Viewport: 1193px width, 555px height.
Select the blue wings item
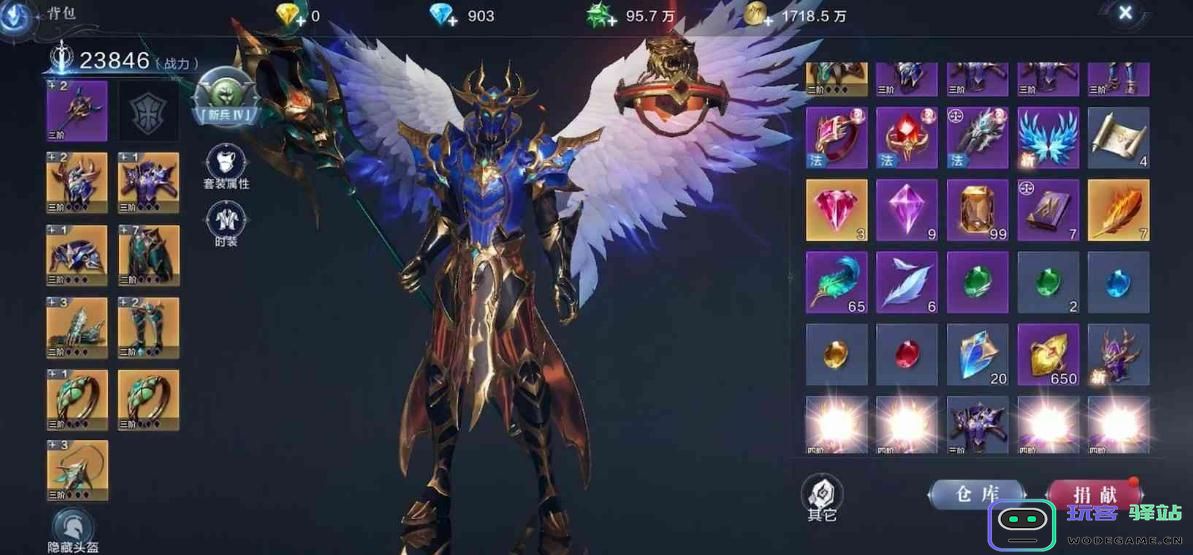coord(1048,138)
